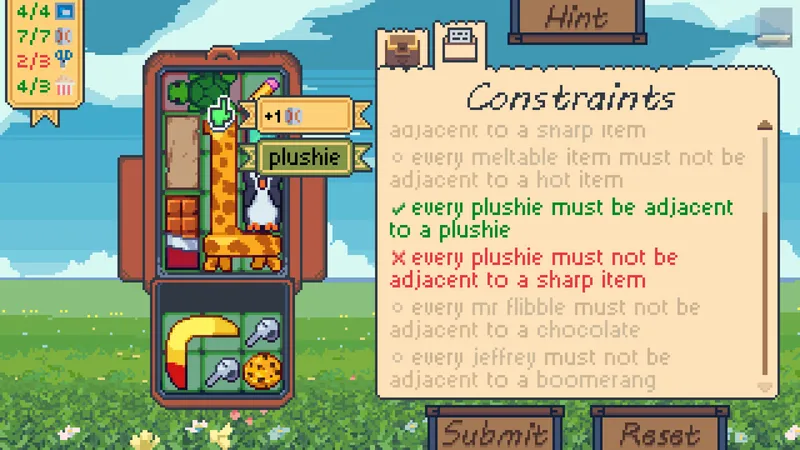Screen dimensions: 800x450
Task: Pick up the yellow boomerang
Action: coord(193,346)
